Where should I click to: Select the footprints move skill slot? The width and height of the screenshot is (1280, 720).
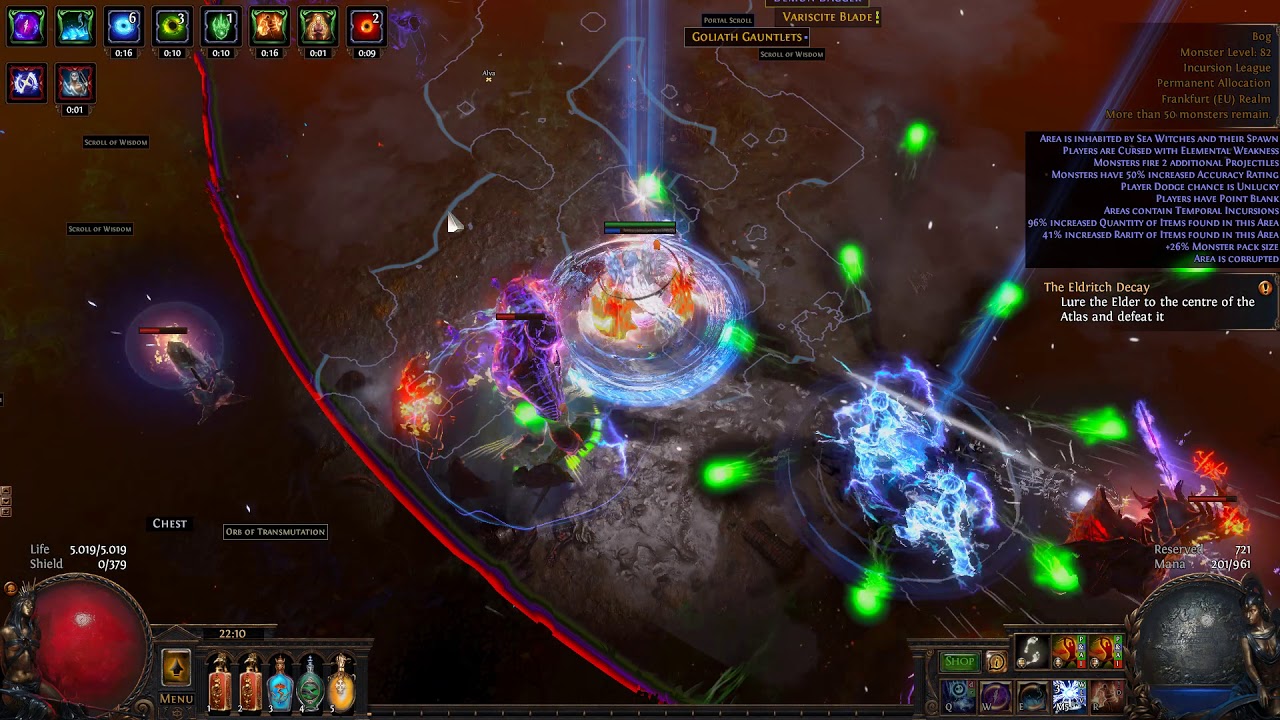(1032, 652)
